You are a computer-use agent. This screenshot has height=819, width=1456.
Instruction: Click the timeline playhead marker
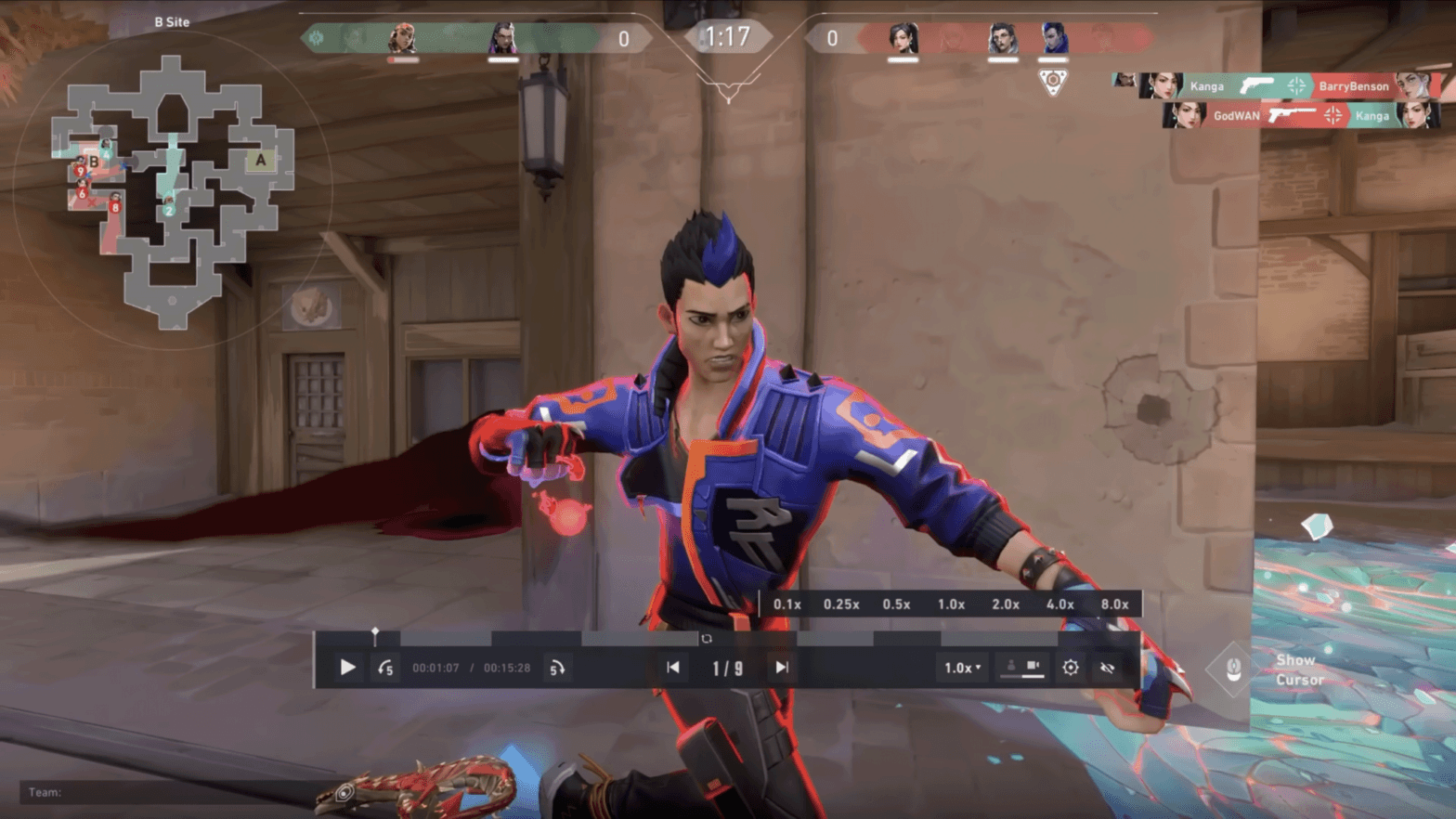pyautogui.click(x=375, y=634)
